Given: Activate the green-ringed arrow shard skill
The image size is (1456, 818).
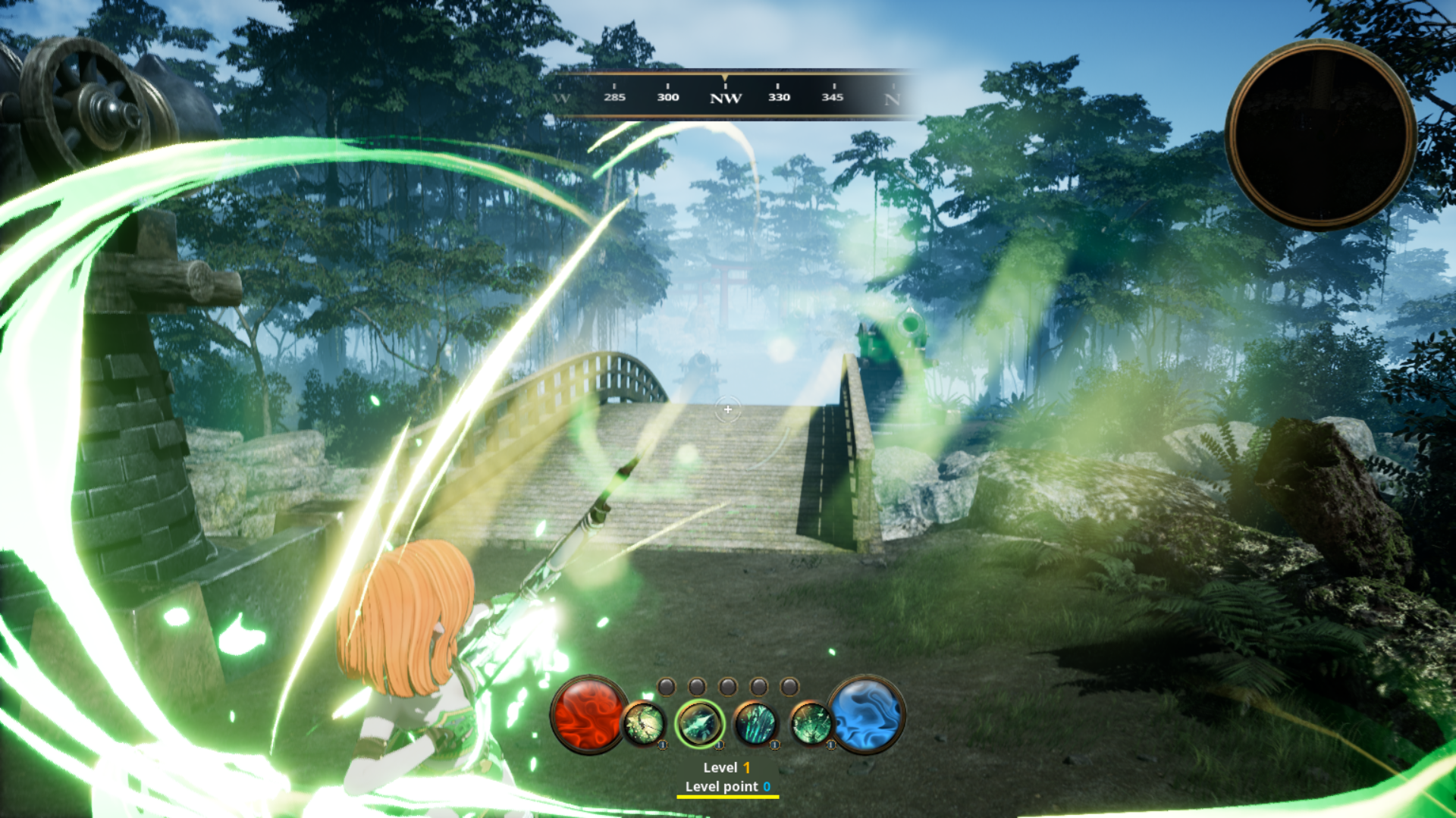Looking at the screenshot, I should 699,723.
